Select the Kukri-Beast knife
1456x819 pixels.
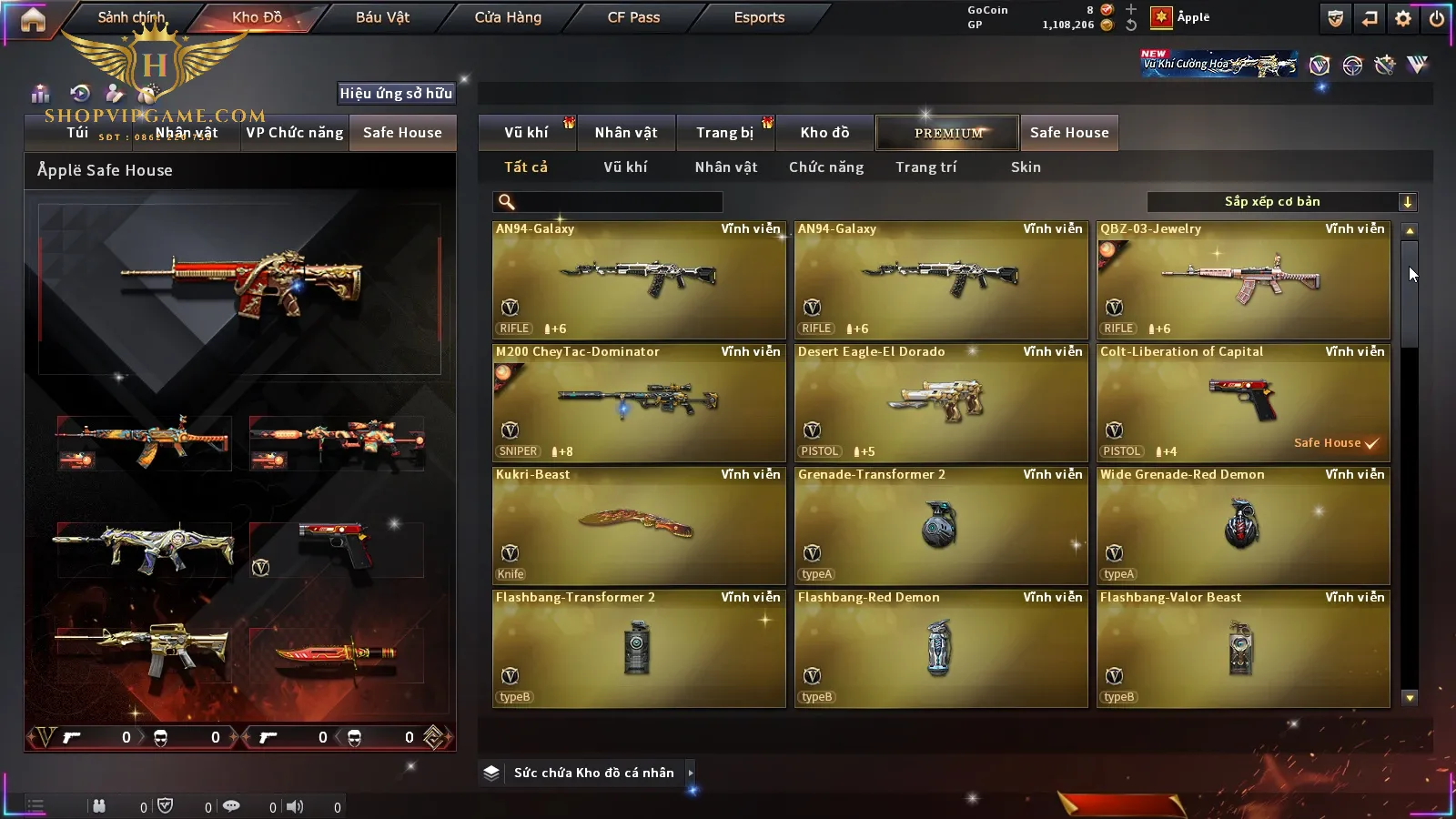pos(639,526)
